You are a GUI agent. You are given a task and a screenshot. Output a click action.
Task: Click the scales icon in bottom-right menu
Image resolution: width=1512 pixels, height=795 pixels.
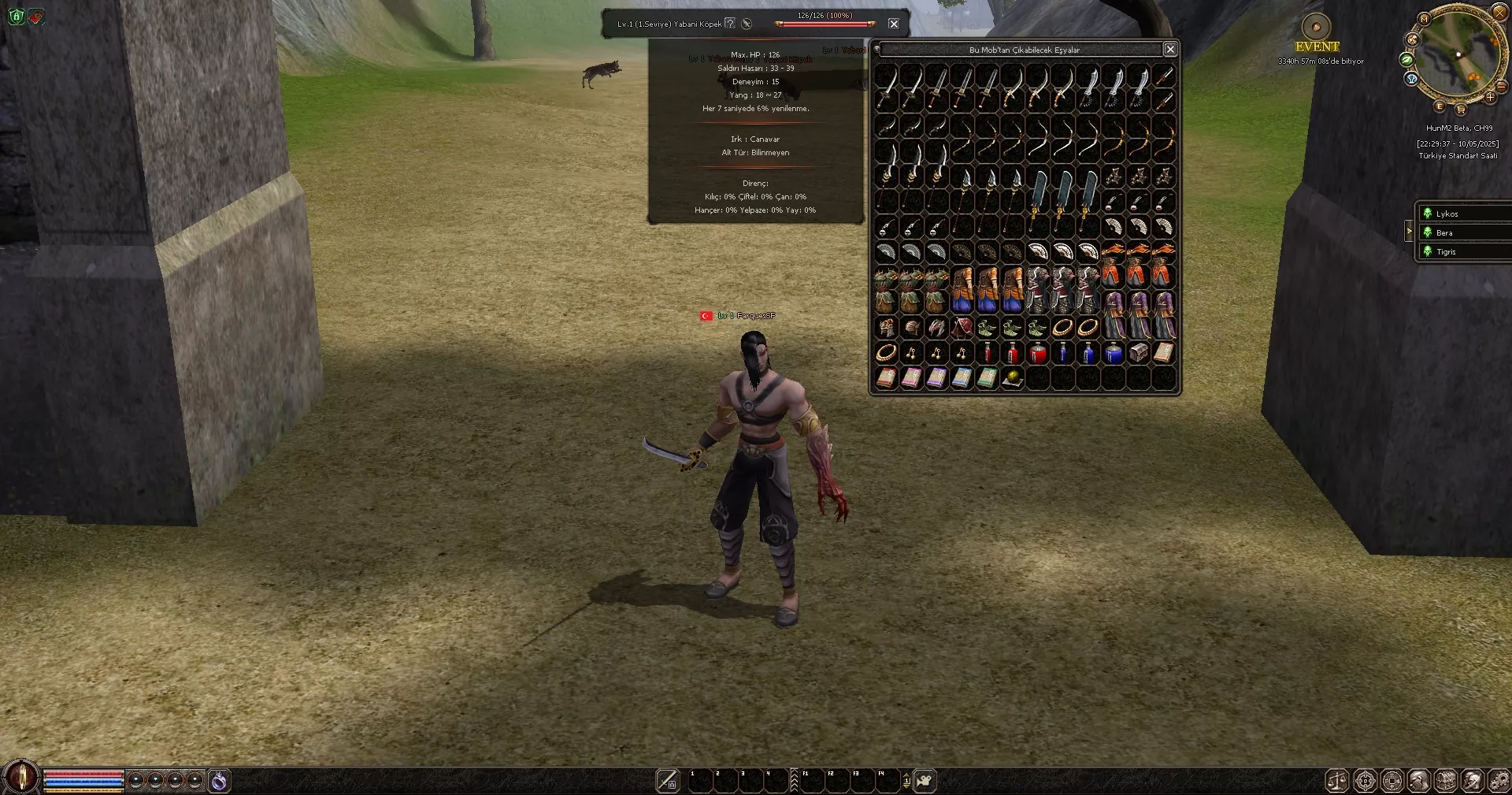[x=1337, y=781]
